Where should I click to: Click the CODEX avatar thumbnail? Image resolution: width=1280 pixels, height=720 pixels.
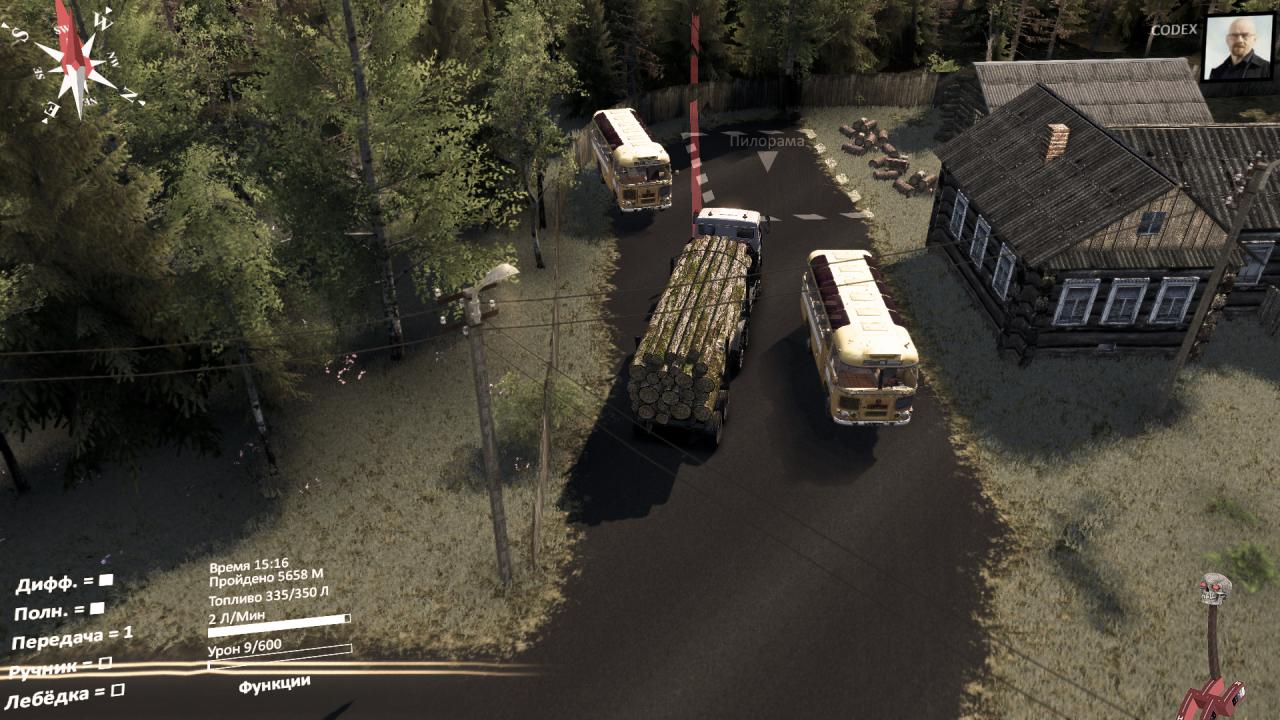click(x=1238, y=47)
